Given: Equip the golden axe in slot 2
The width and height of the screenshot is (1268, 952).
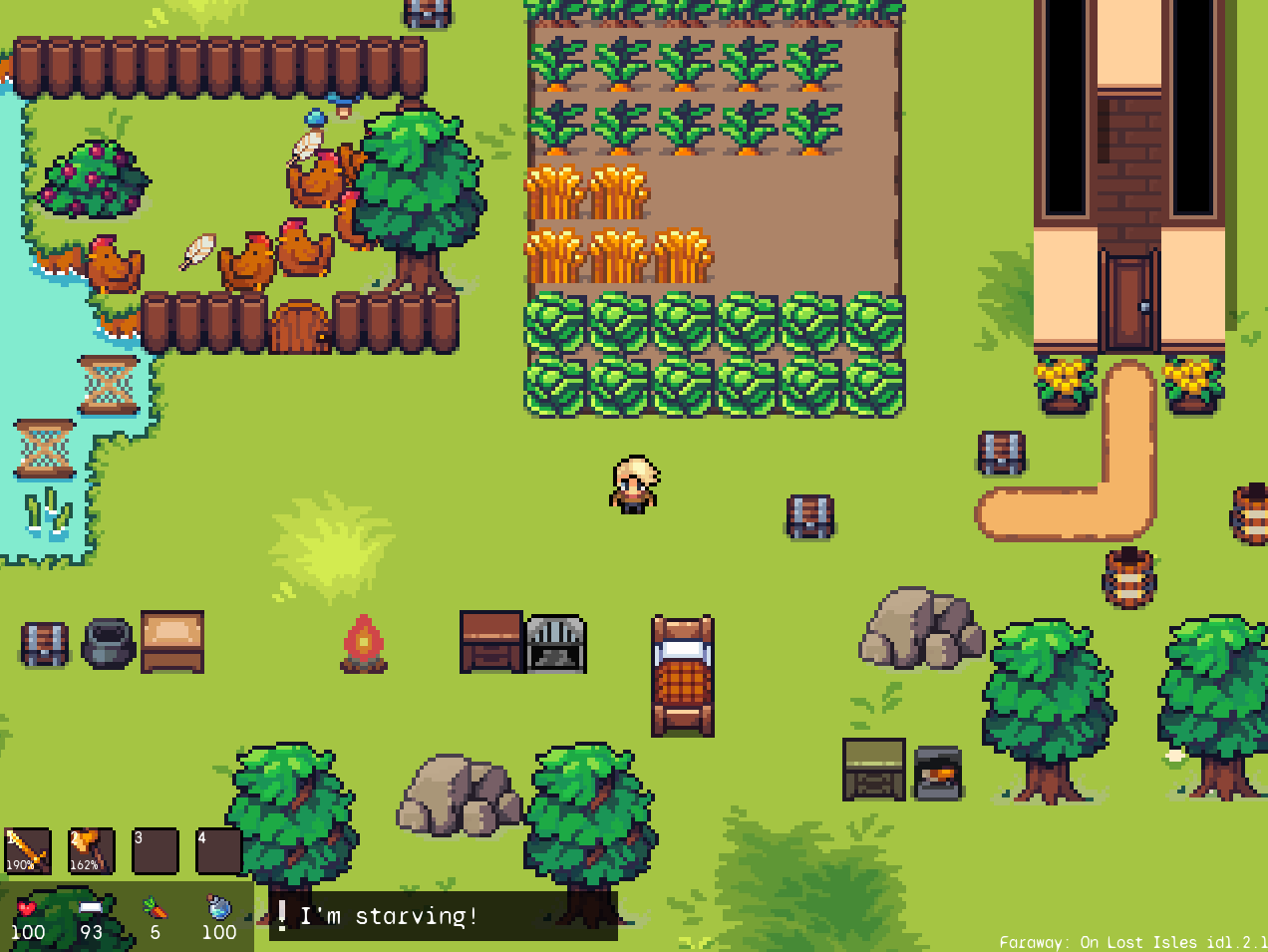Looking at the screenshot, I should 91,850.
